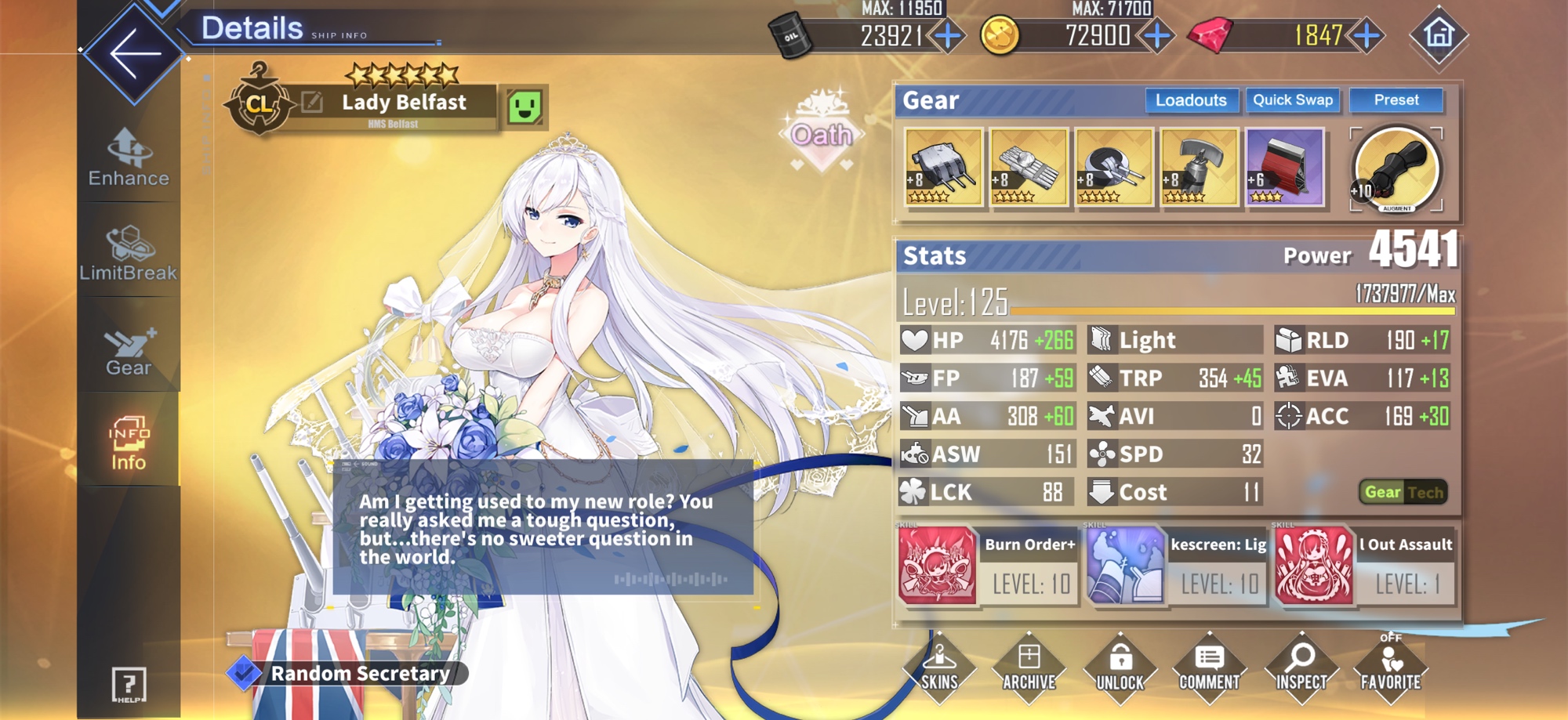Select the triple gun turret gear slot
This screenshot has width=1568, height=720.
click(x=943, y=167)
